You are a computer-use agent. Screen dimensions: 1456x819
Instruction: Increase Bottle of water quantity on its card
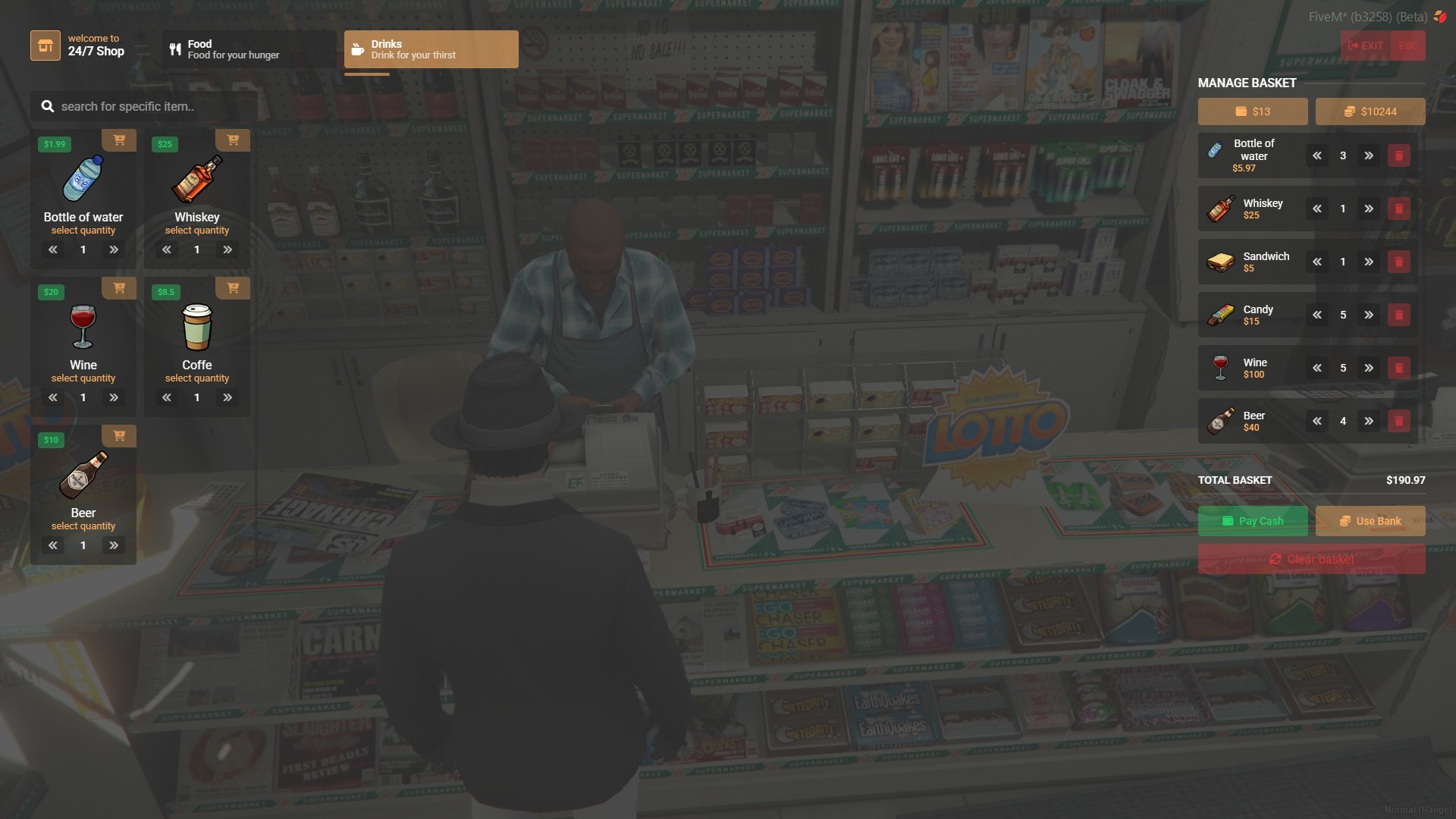[x=114, y=249]
